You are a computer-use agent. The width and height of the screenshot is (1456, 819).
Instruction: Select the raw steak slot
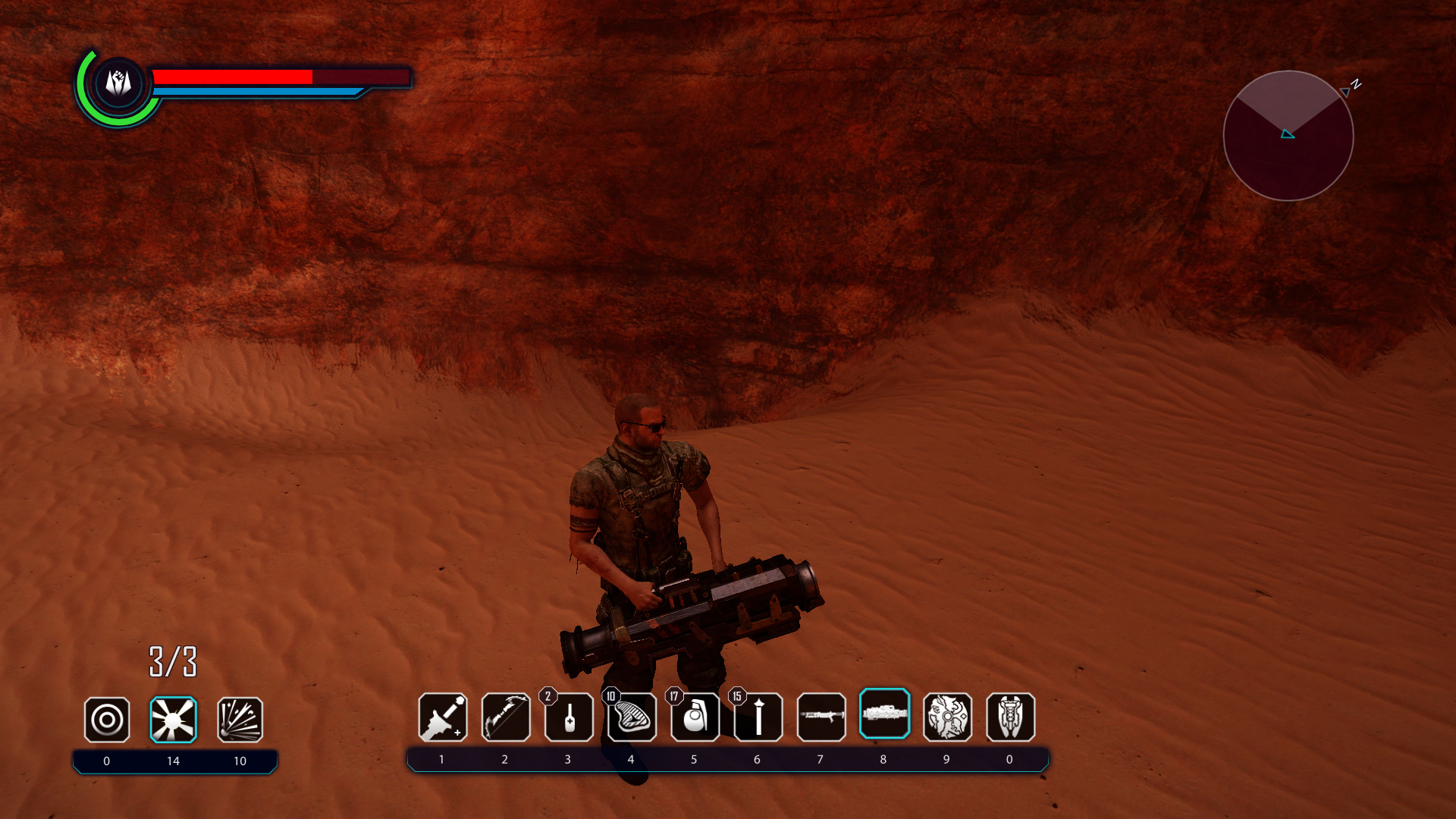[632, 717]
